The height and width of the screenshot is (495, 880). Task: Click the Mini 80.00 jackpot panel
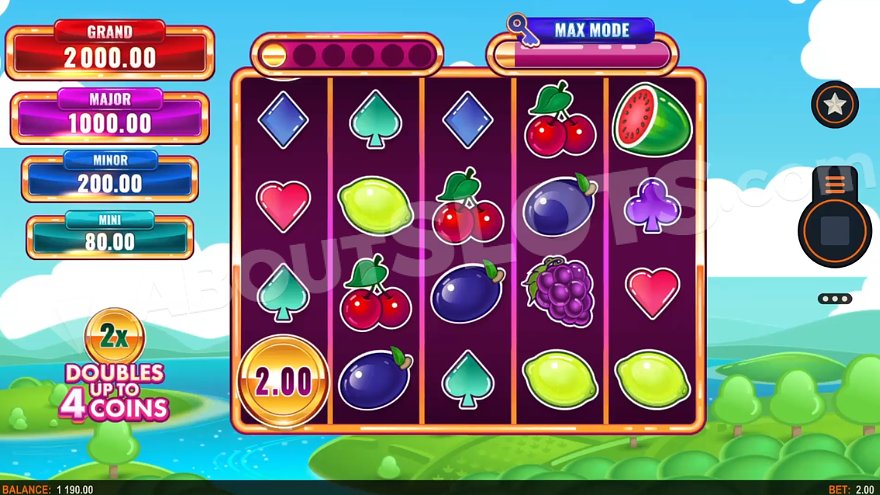point(110,237)
